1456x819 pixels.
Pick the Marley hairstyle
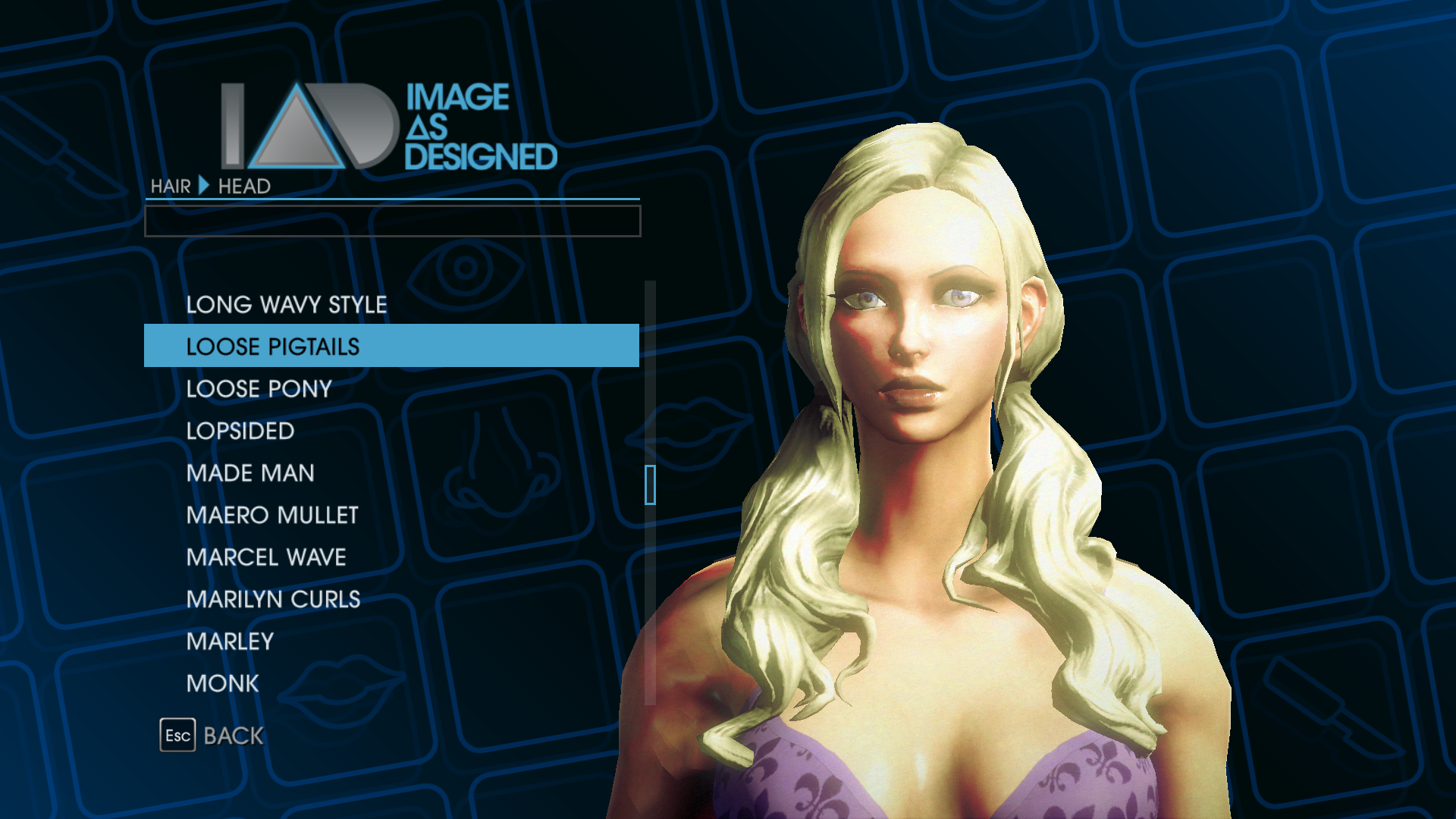coord(230,642)
